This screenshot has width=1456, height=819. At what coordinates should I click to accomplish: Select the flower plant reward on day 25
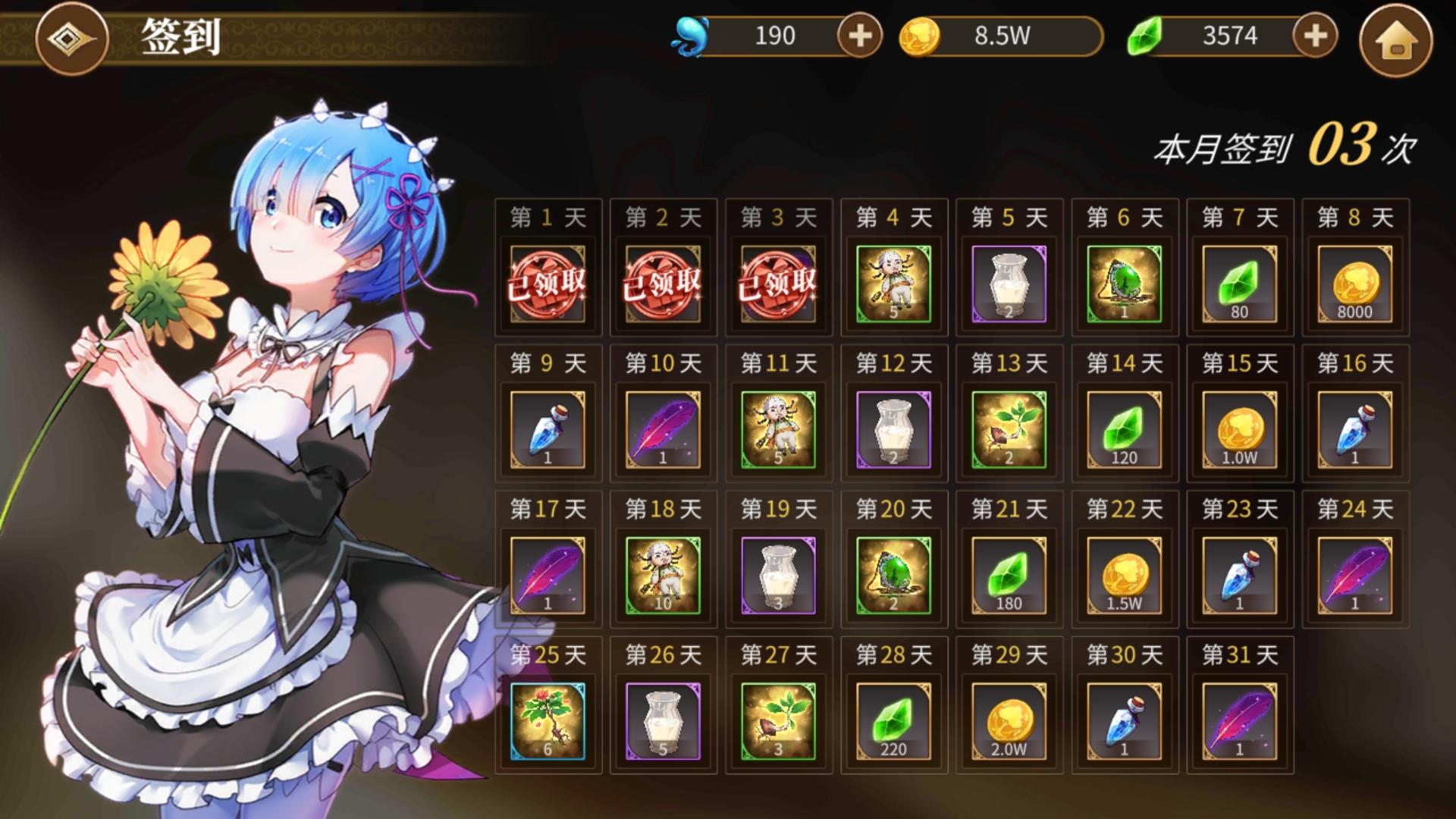click(548, 722)
